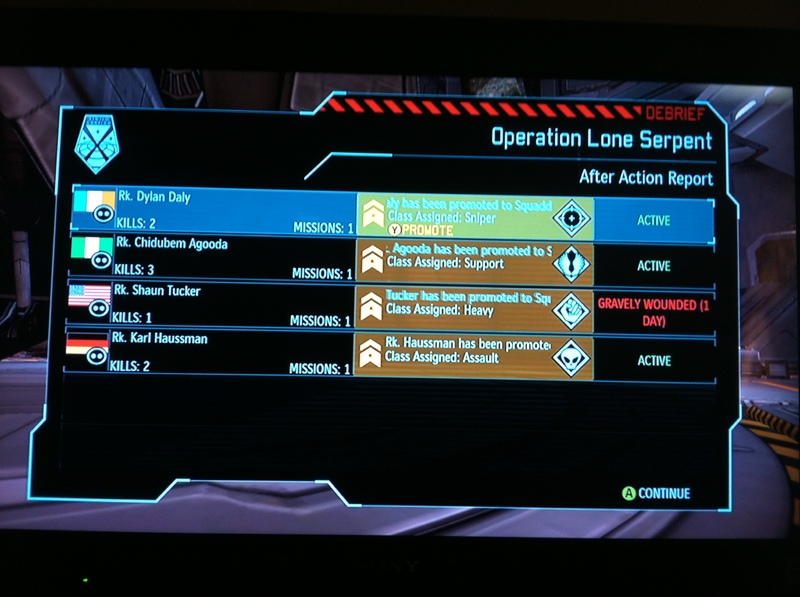Click the Assault class icon

(572, 358)
